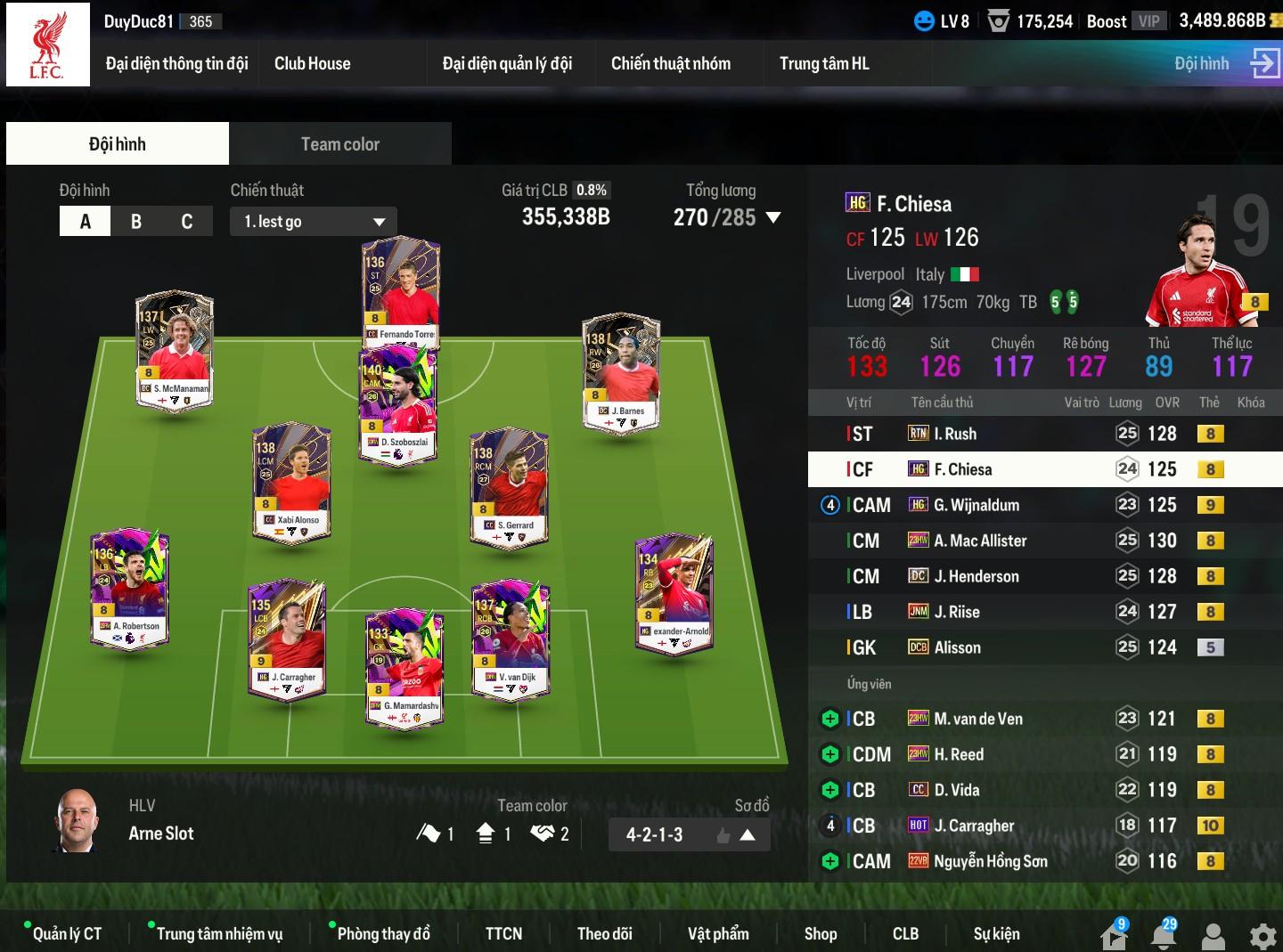Go to Trung tâm HL
The image size is (1283, 952).
823,63
